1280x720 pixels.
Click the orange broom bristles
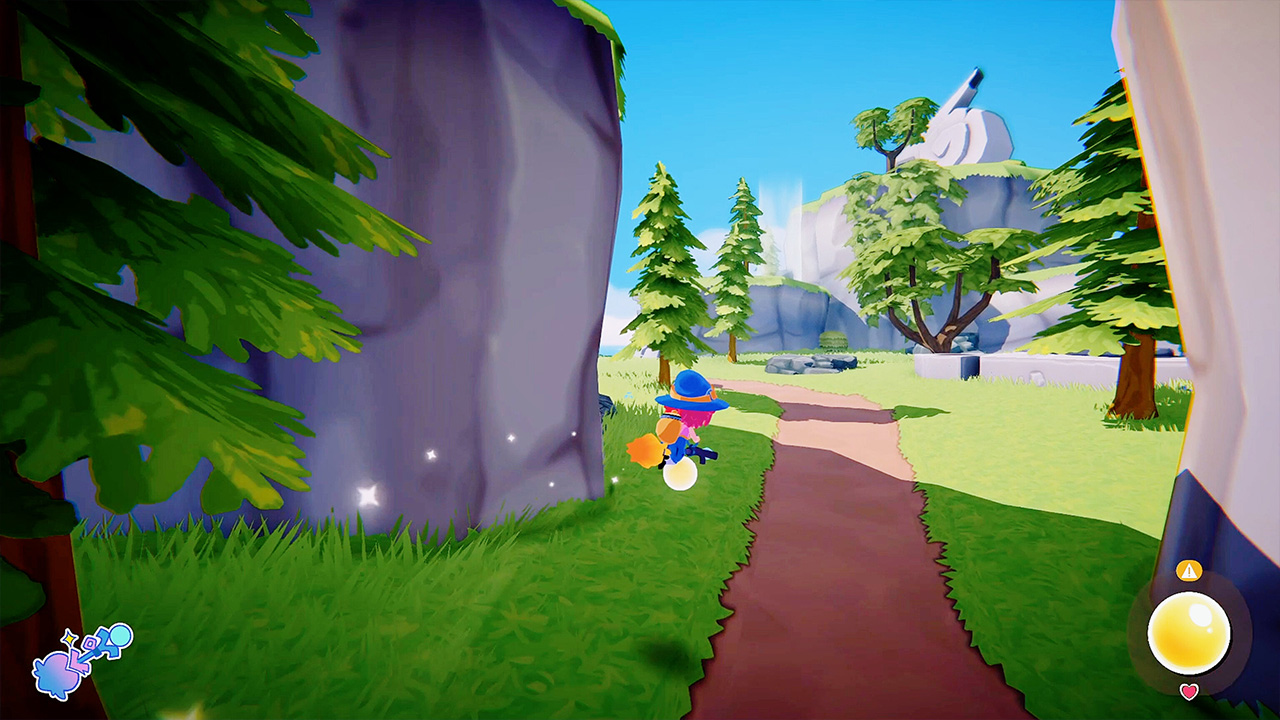[646, 452]
